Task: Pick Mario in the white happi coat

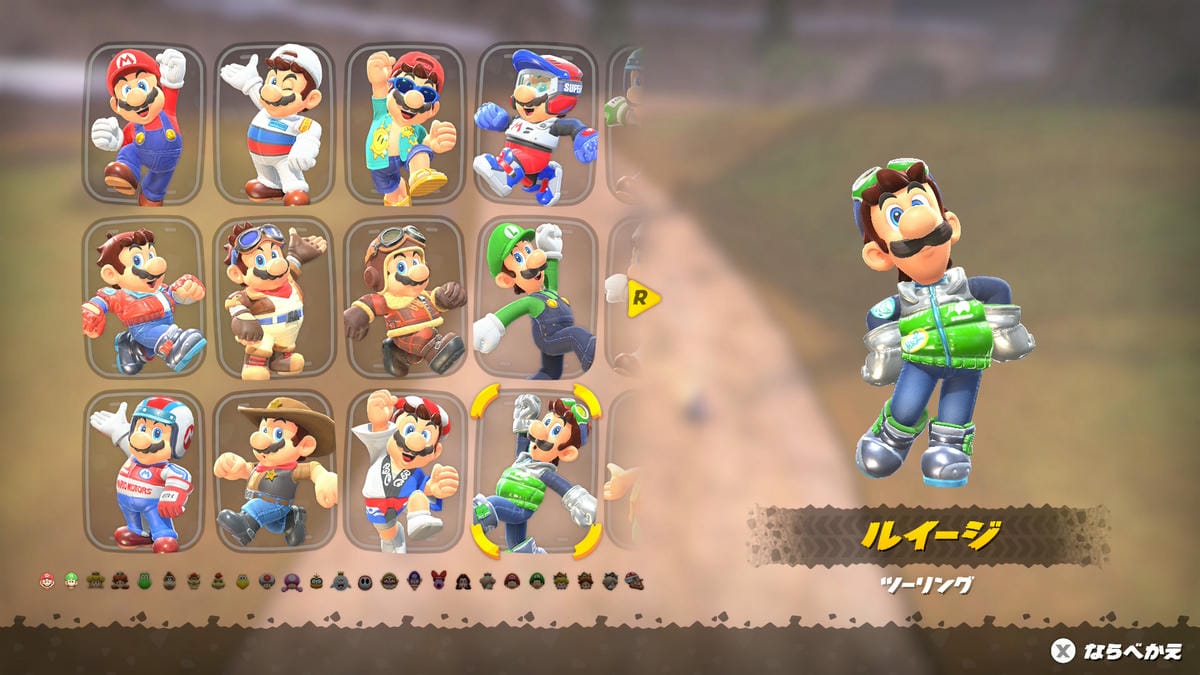Action: [x=405, y=471]
